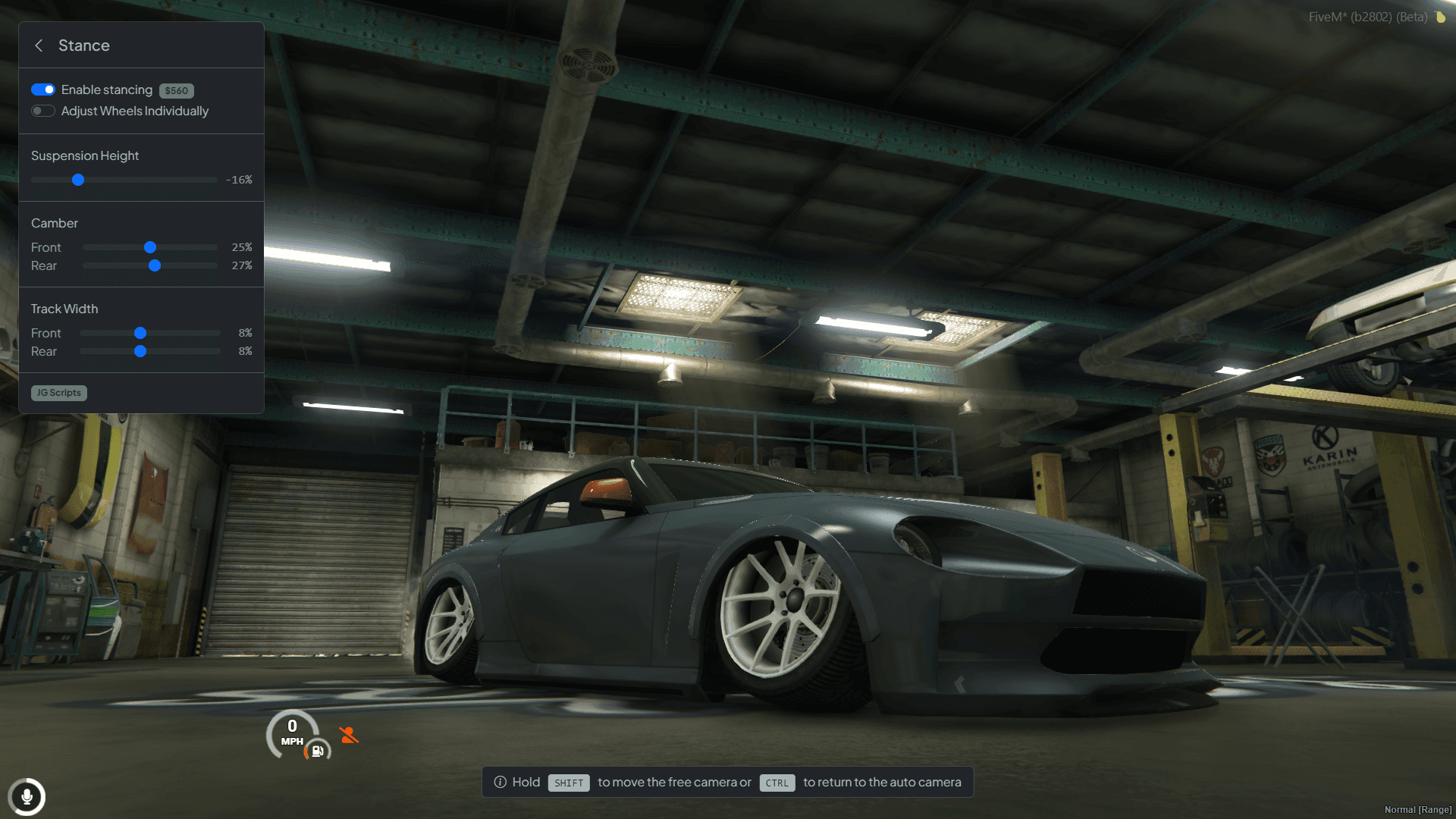This screenshot has width=1456, height=819.
Task: Enable the Adjust Wheels Individually toggle
Action: (42, 111)
